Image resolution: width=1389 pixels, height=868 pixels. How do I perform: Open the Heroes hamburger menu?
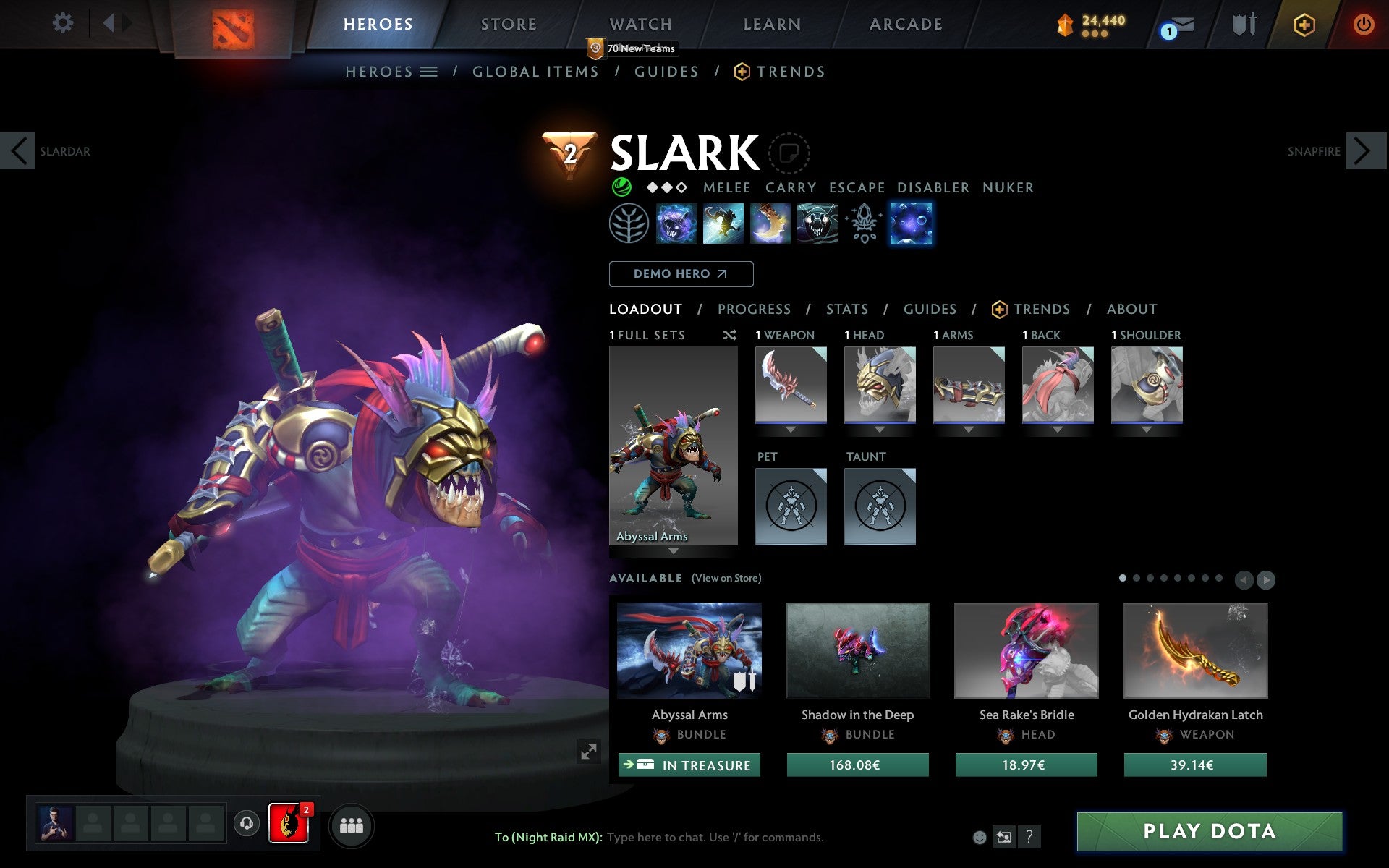(x=428, y=72)
